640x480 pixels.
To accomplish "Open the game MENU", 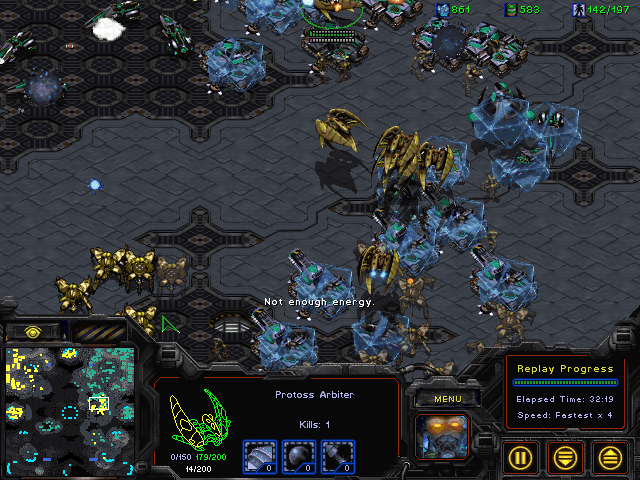I will (x=448, y=399).
